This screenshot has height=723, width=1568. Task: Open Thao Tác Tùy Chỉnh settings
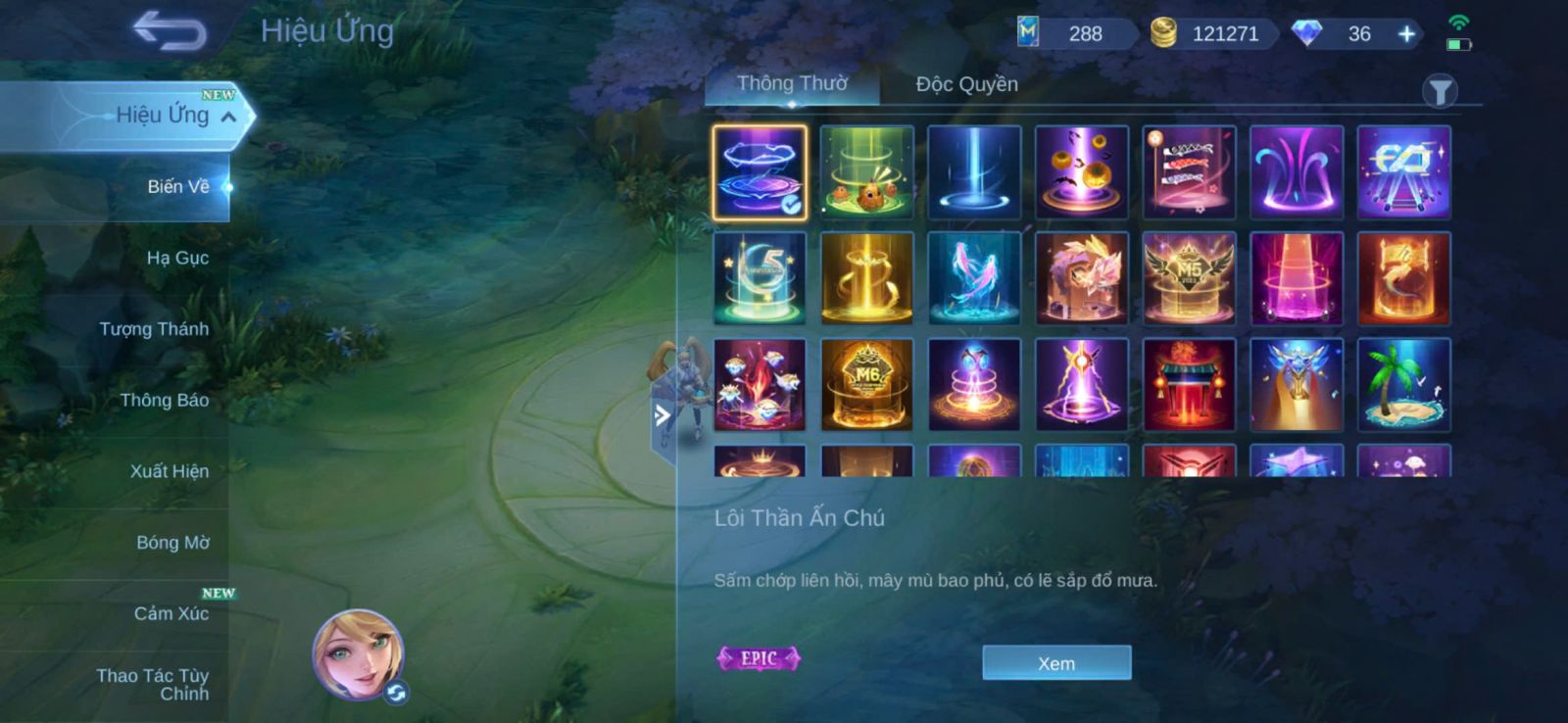click(x=153, y=684)
